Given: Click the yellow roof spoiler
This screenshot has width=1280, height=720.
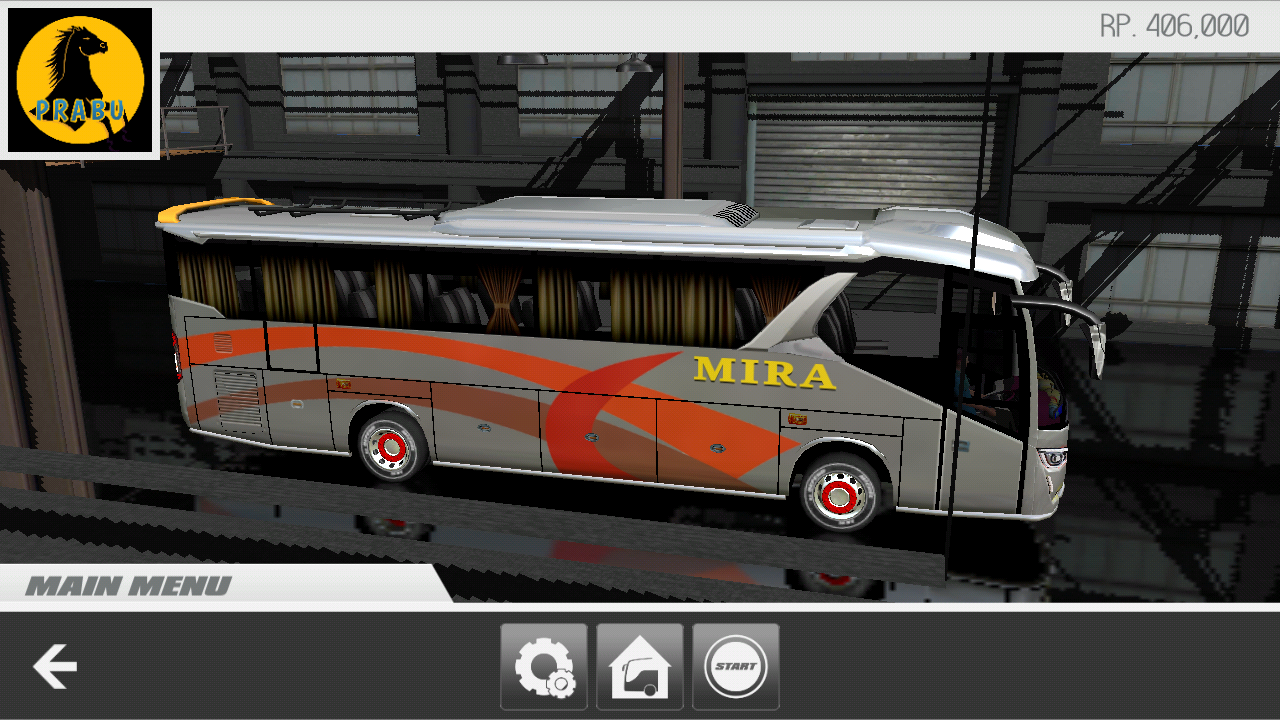Looking at the screenshot, I should (x=215, y=210).
